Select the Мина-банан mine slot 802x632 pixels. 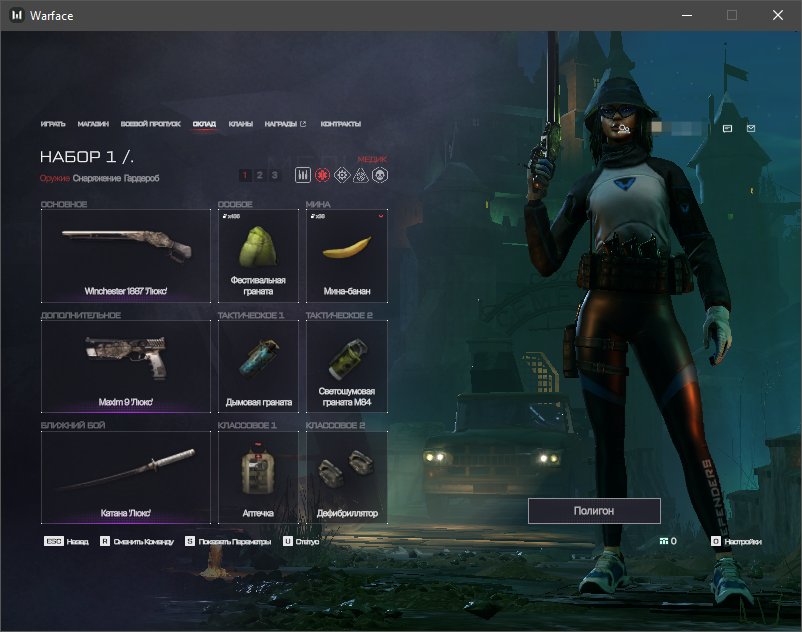pyautogui.click(x=346, y=256)
